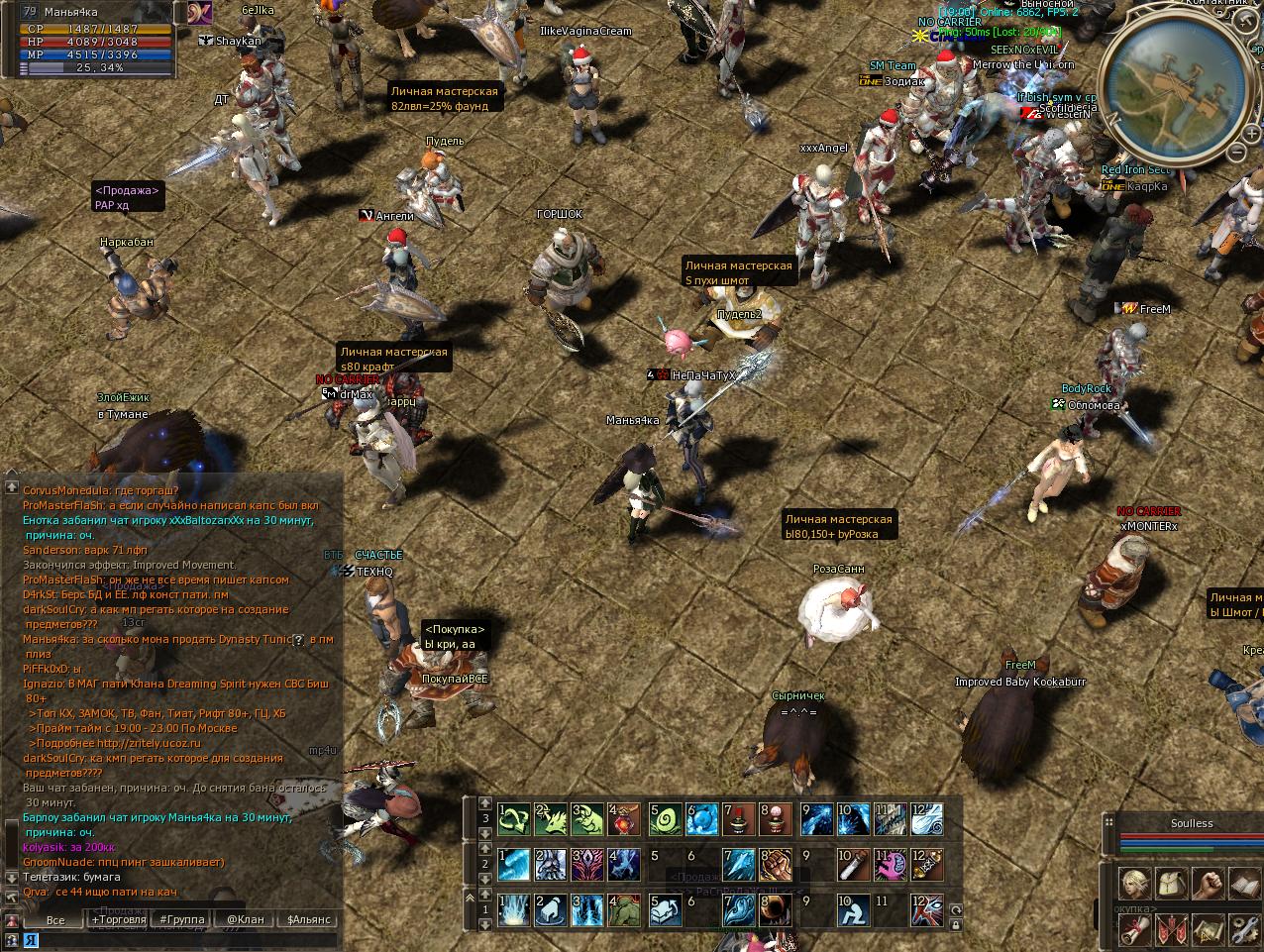Activate the golden fist skill
The width and height of the screenshot is (1264, 952).
[775, 865]
